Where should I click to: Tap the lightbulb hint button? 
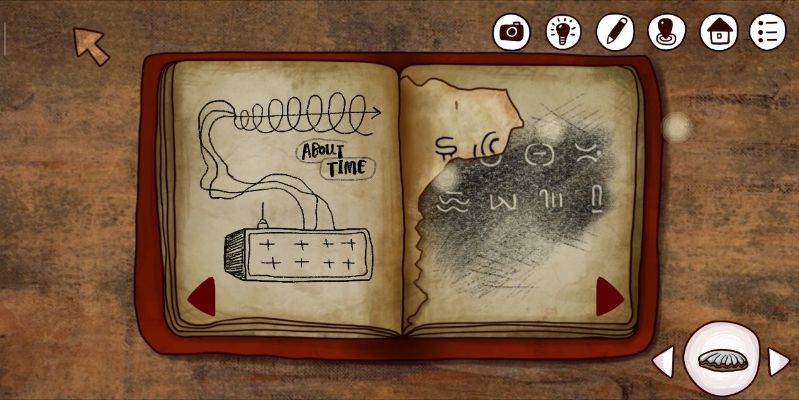point(564,31)
